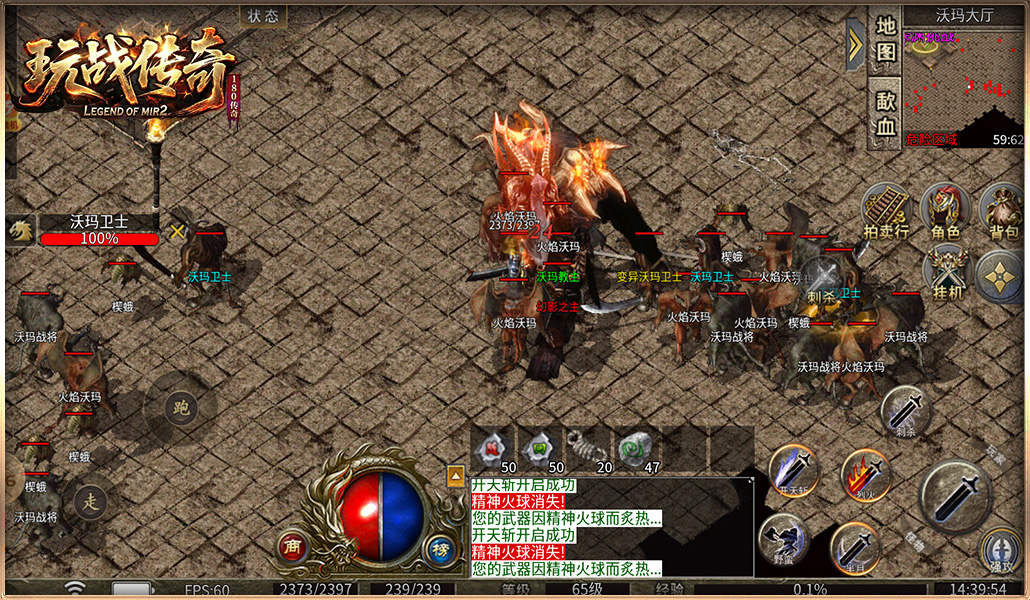Activate the 半月 half-moon skill
The image size is (1030, 600).
pos(855,548)
